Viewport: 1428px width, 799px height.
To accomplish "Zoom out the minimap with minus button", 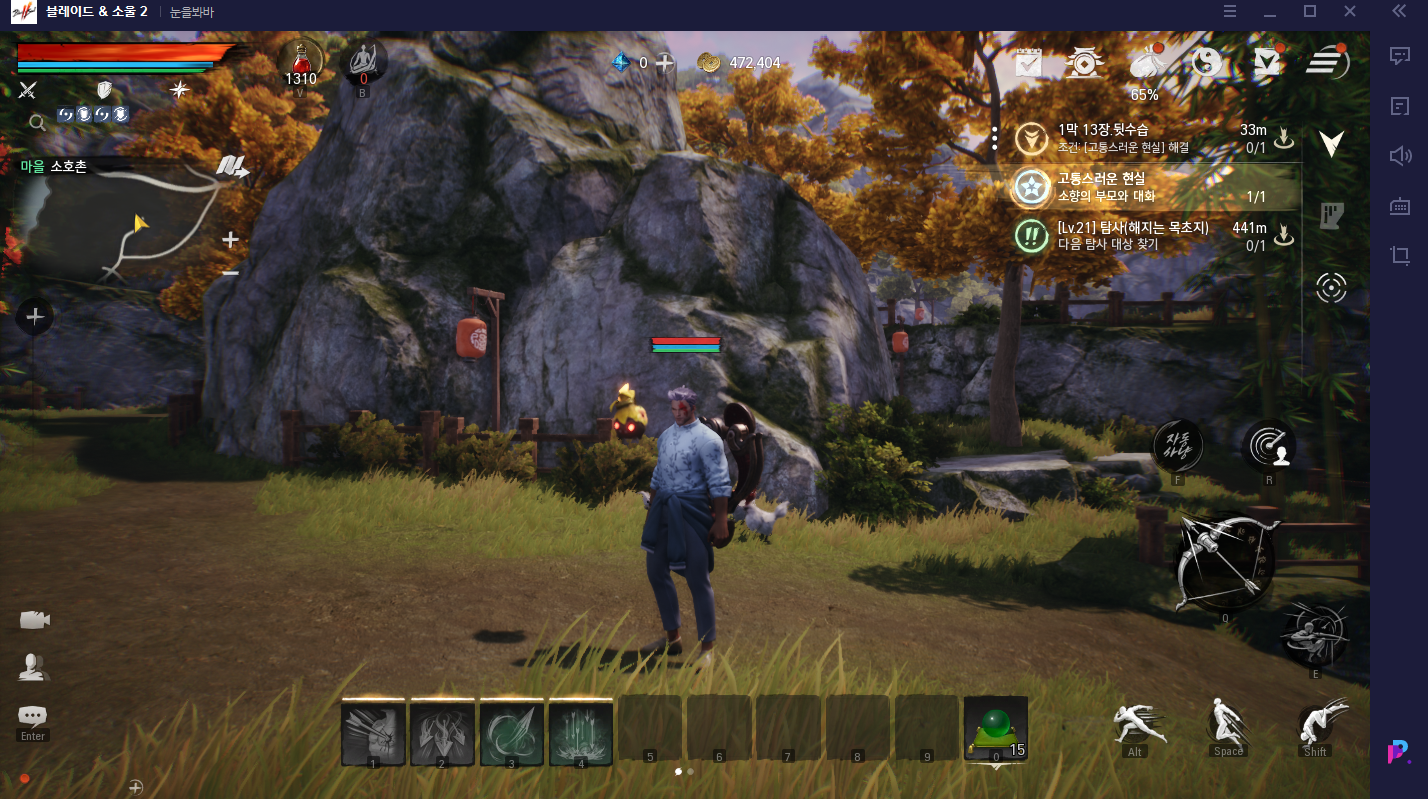I will pyautogui.click(x=230, y=272).
